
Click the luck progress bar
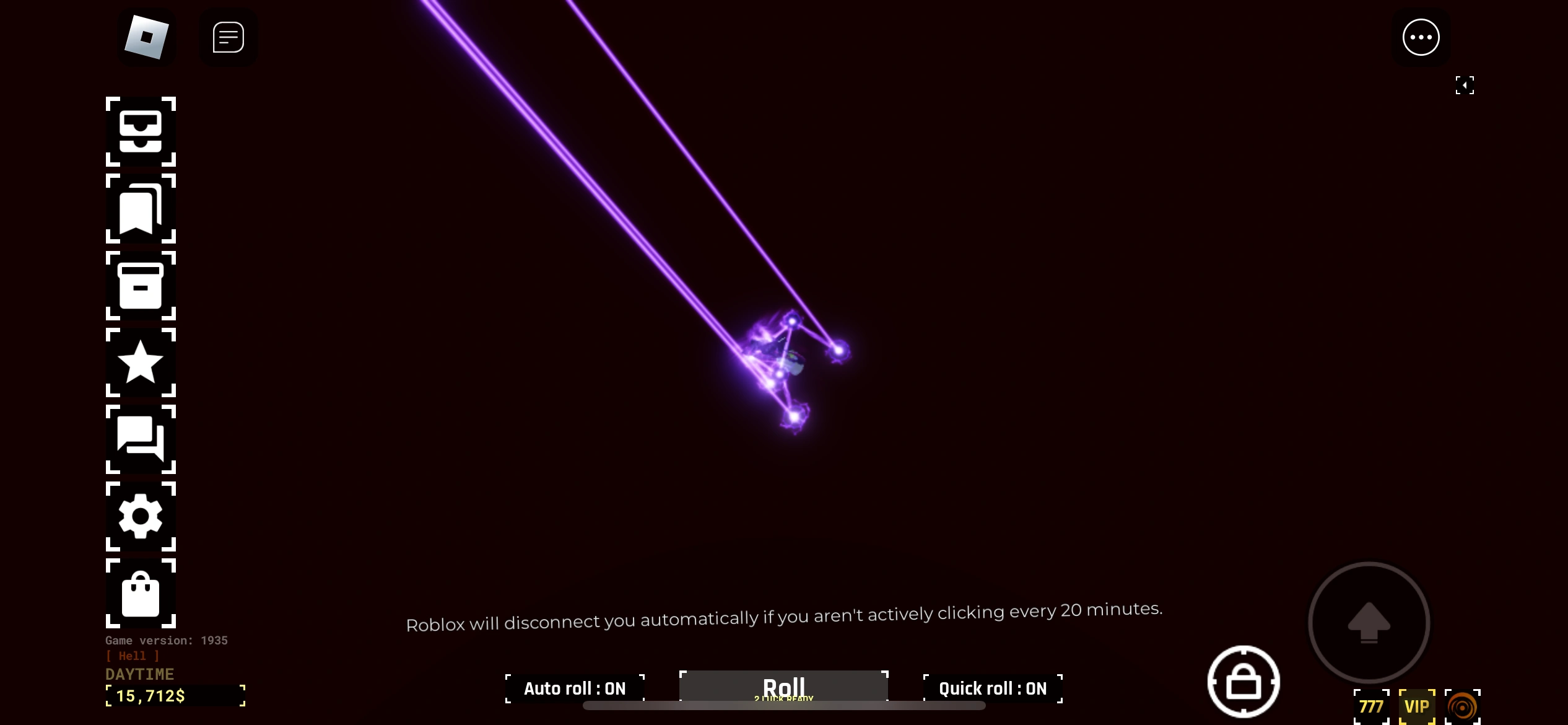(x=783, y=706)
